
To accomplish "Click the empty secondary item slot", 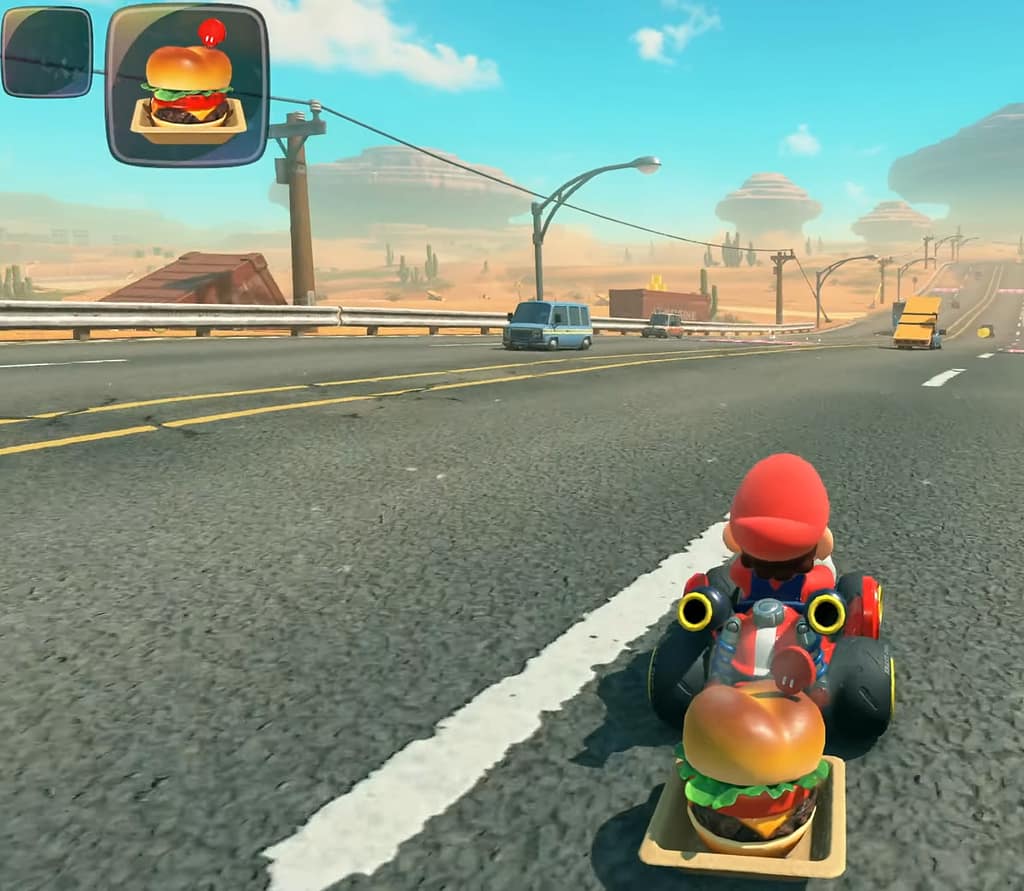I will tap(47, 52).
